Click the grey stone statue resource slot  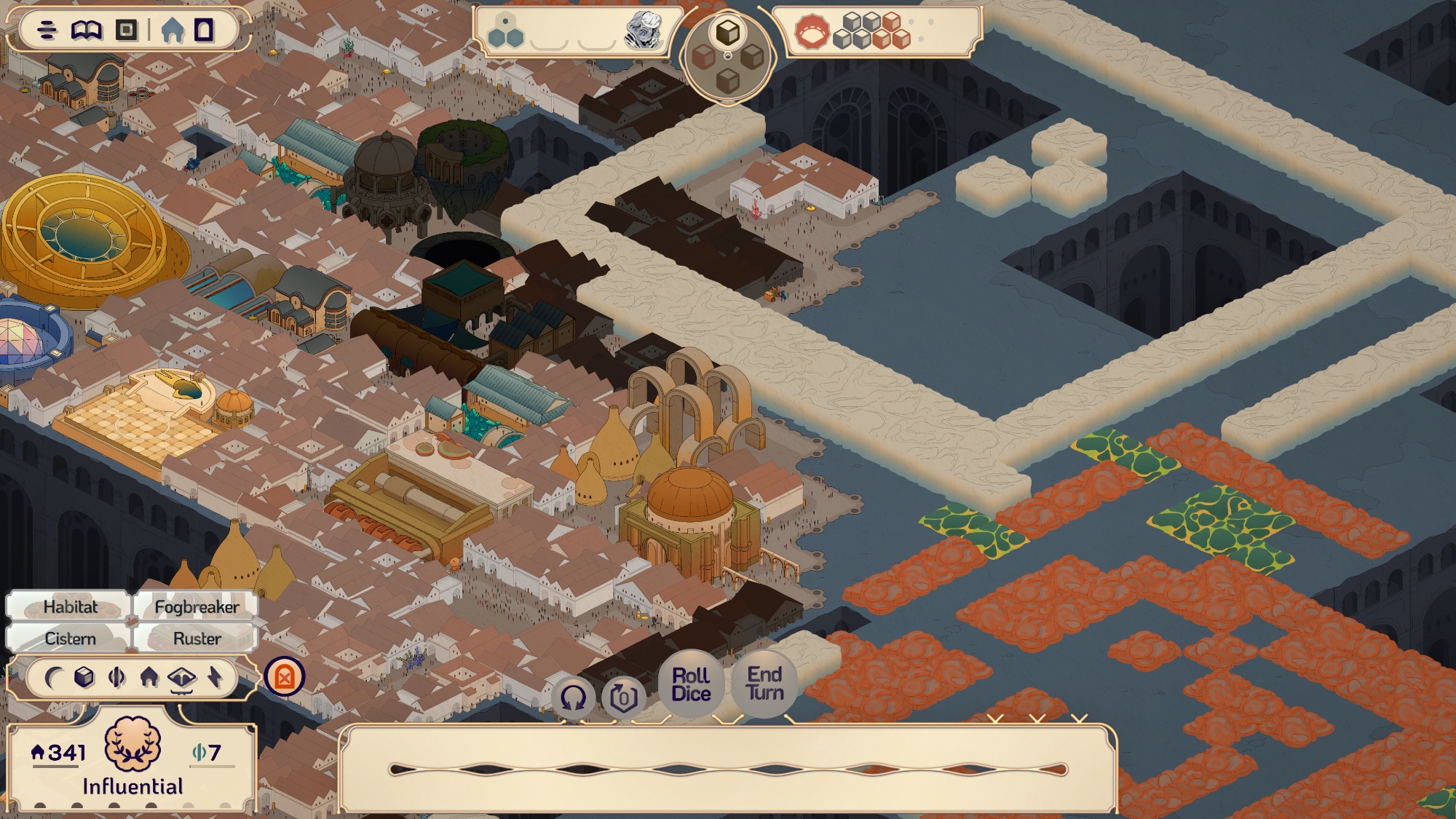[x=644, y=31]
